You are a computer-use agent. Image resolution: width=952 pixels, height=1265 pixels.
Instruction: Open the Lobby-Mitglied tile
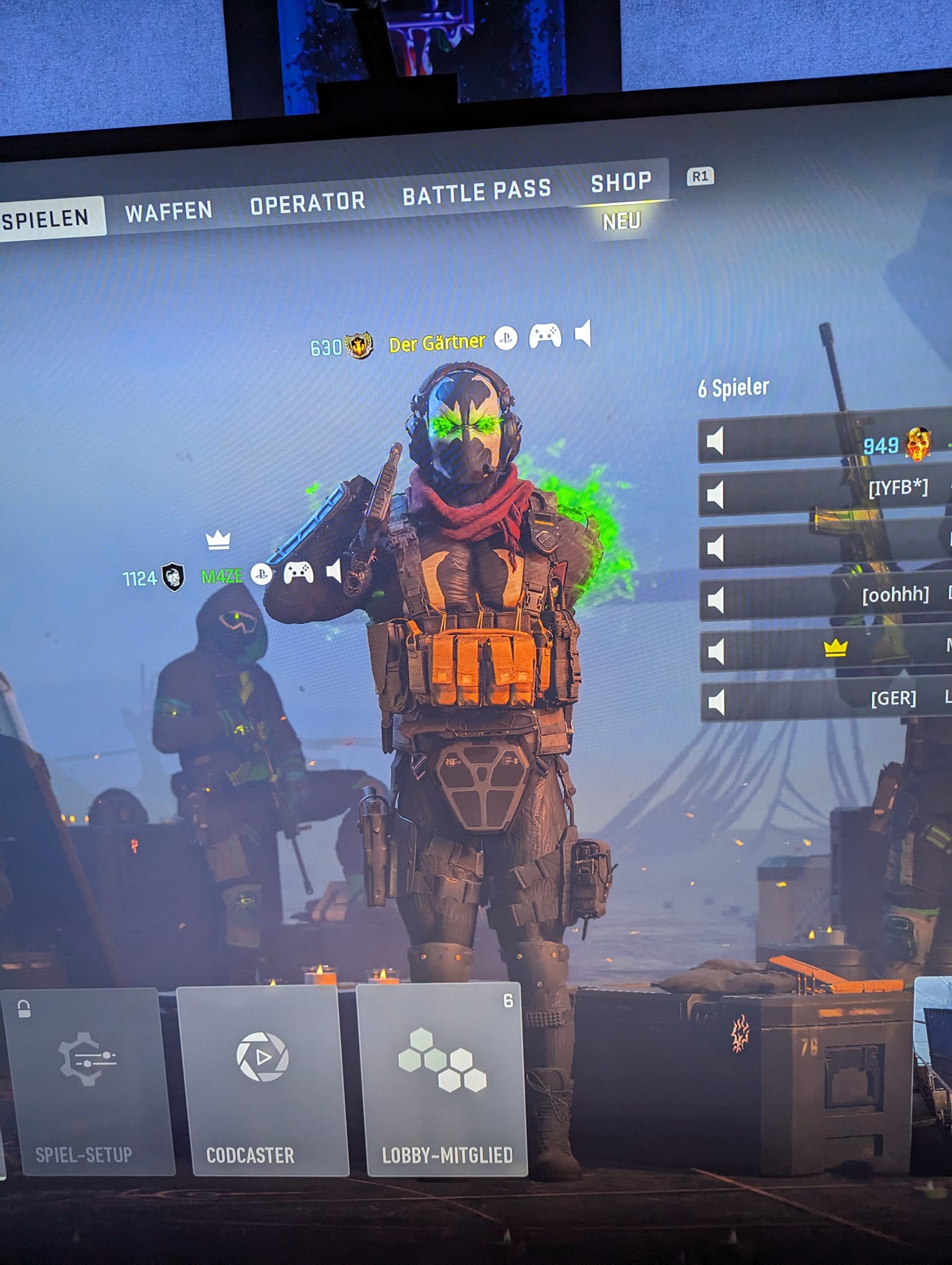pos(441,1079)
